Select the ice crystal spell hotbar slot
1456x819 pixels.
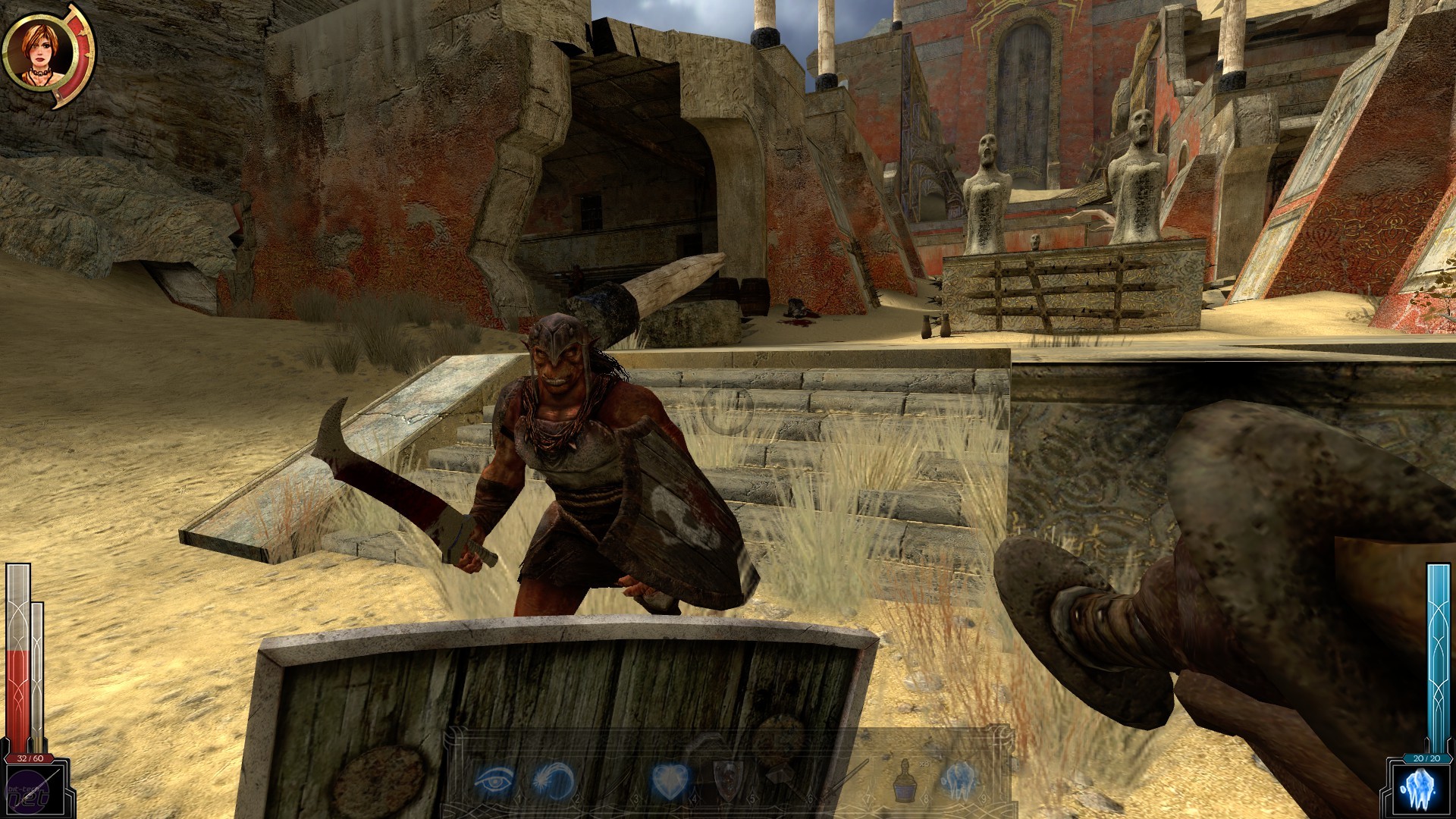pos(957,780)
